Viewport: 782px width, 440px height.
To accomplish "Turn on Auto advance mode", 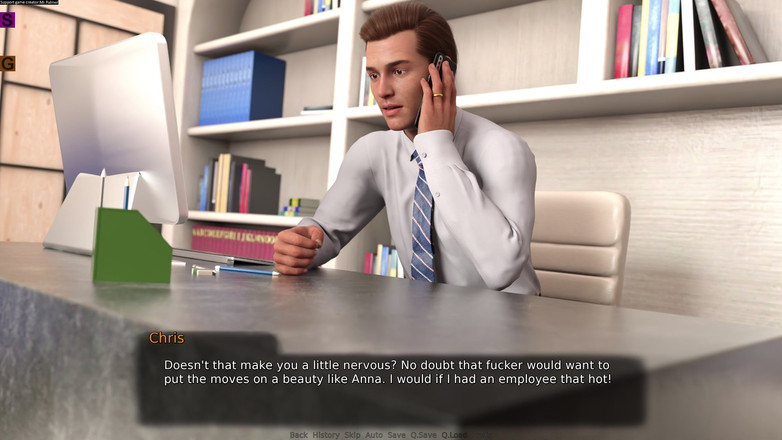I will 374,435.
